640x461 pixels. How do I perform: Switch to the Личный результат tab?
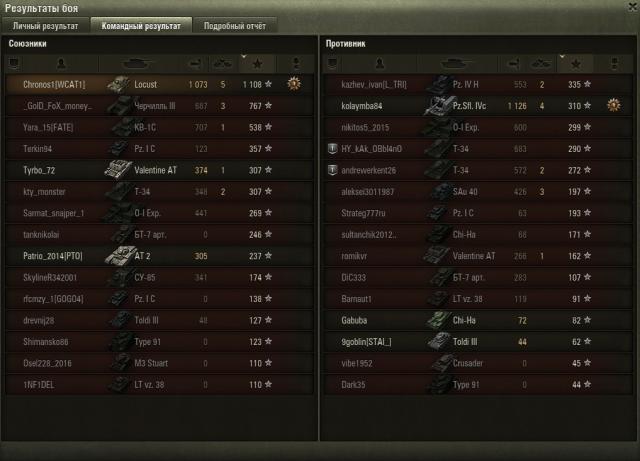point(46,26)
